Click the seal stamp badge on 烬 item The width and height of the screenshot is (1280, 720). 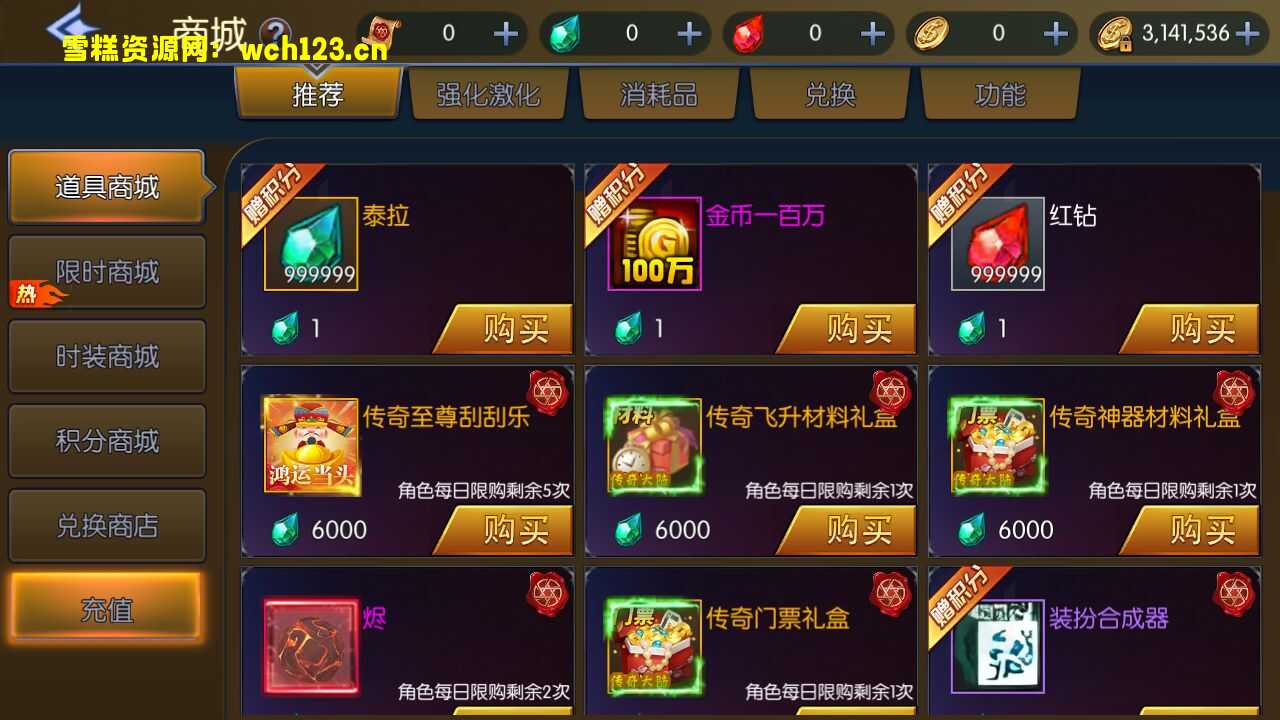[x=549, y=594]
